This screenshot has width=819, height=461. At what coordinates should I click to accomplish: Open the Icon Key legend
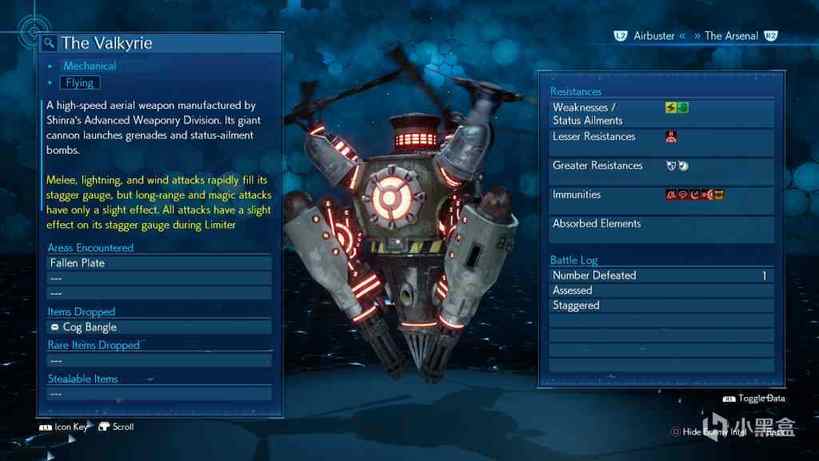click(67, 427)
